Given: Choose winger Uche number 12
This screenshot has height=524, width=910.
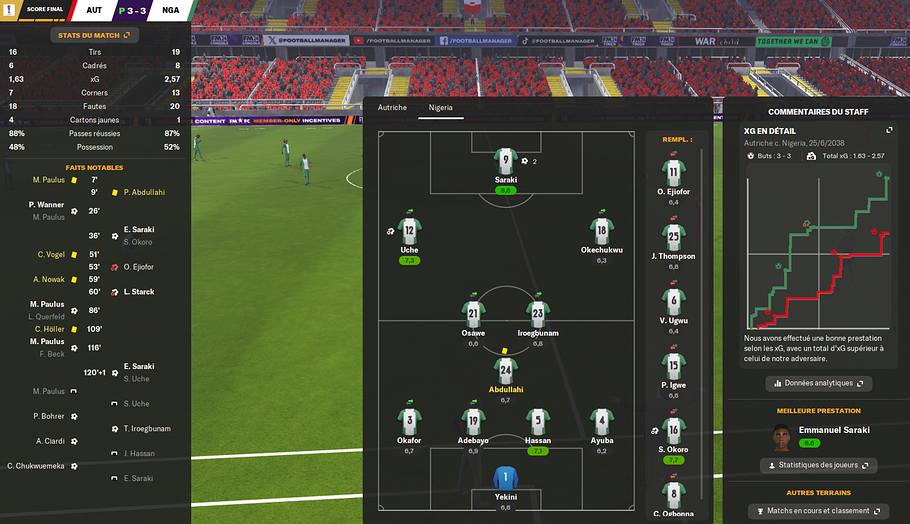Looking at the screenshot, I should (409, 229).
